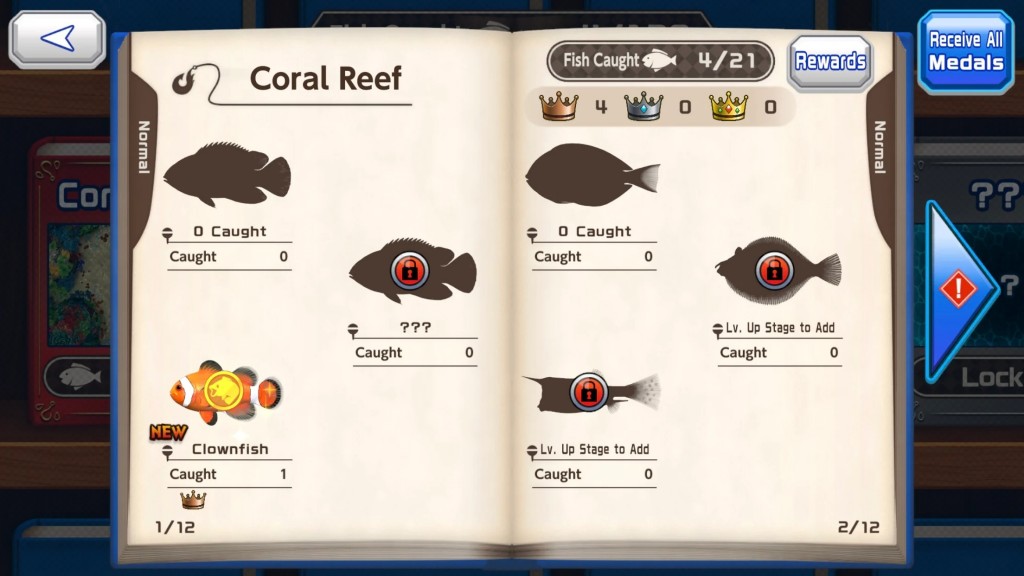This screenshot has width=1024, height=576.
Task: Choose the locked squid silhouette
Action: coord(590,391)
